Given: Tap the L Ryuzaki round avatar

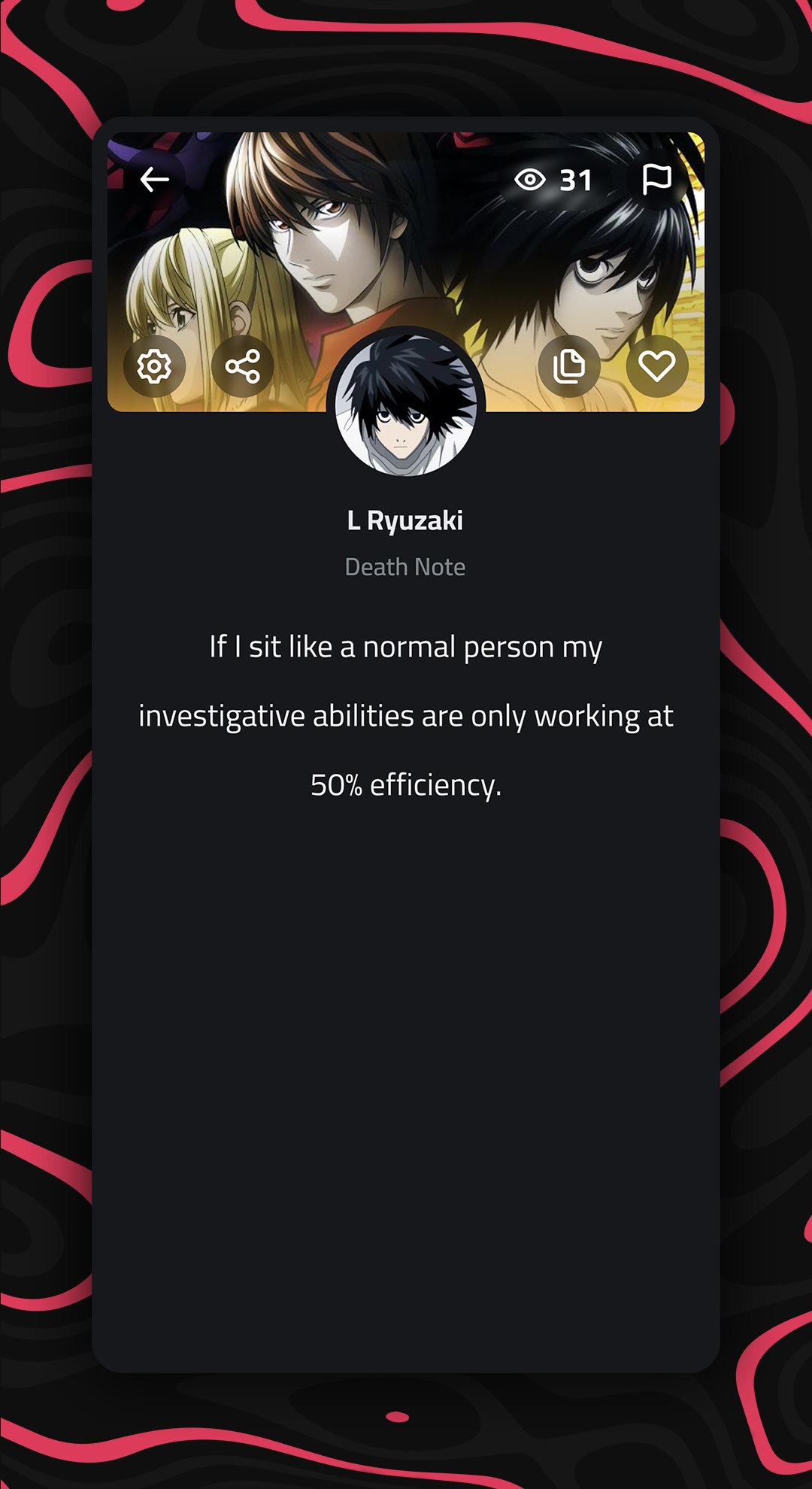Looking at the screenshot, I should 406,405.
